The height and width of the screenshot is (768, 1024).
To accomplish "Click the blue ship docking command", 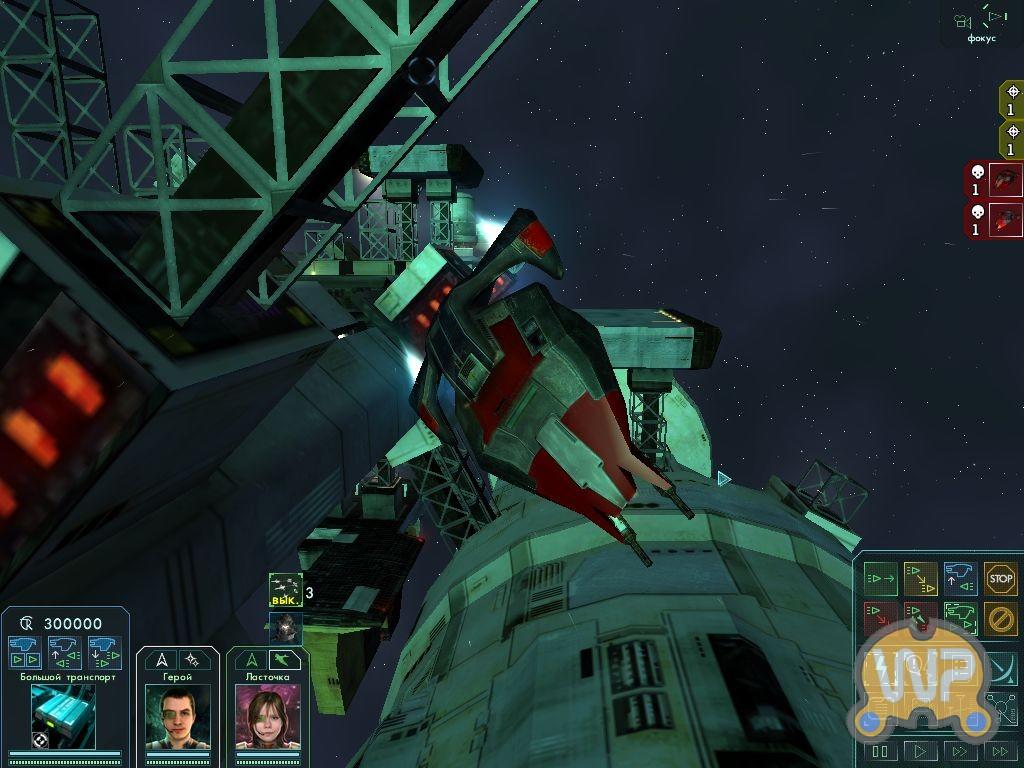I will 960,578.
